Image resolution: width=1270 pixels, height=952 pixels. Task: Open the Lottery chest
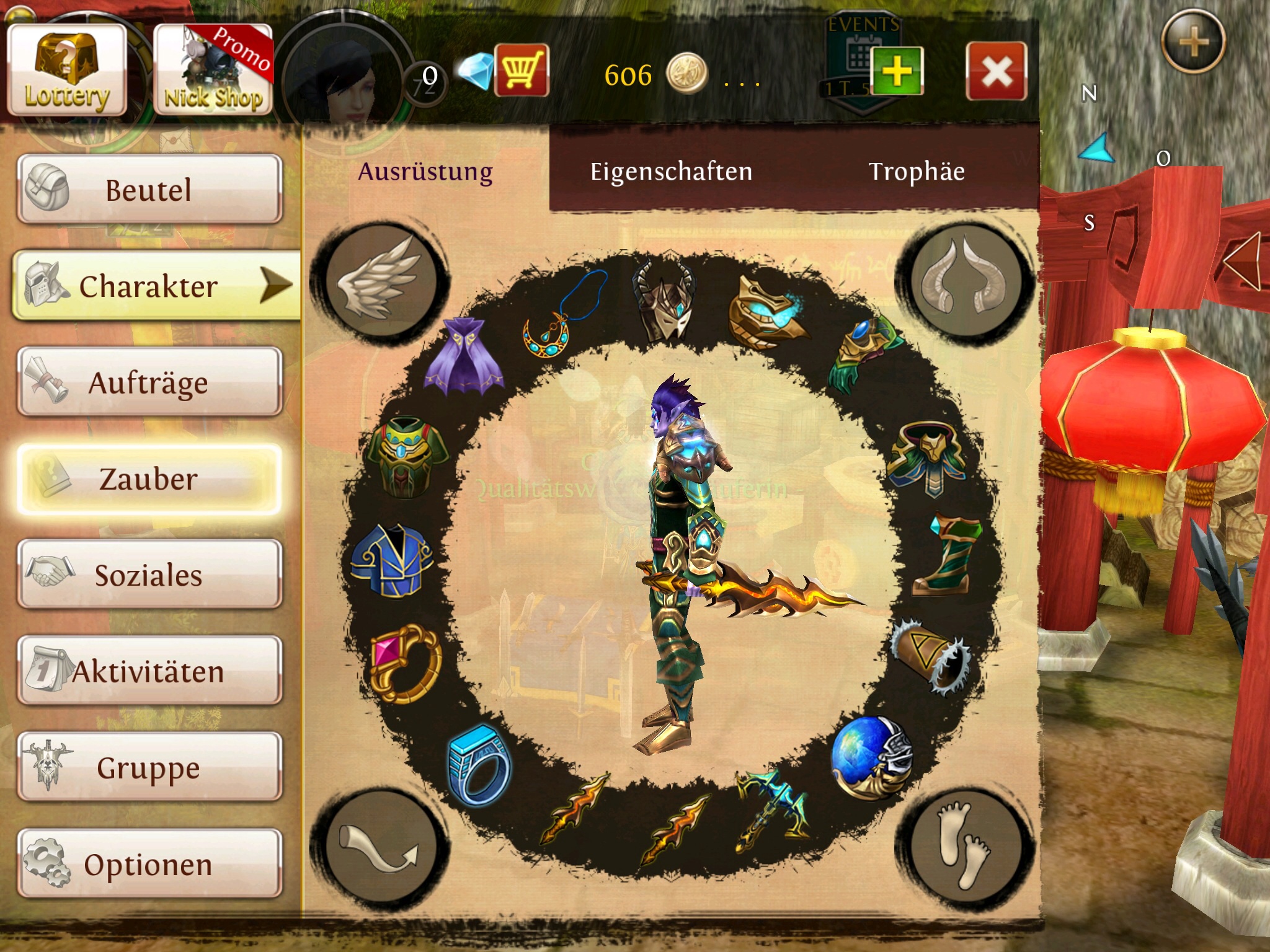tap(67, 70)
